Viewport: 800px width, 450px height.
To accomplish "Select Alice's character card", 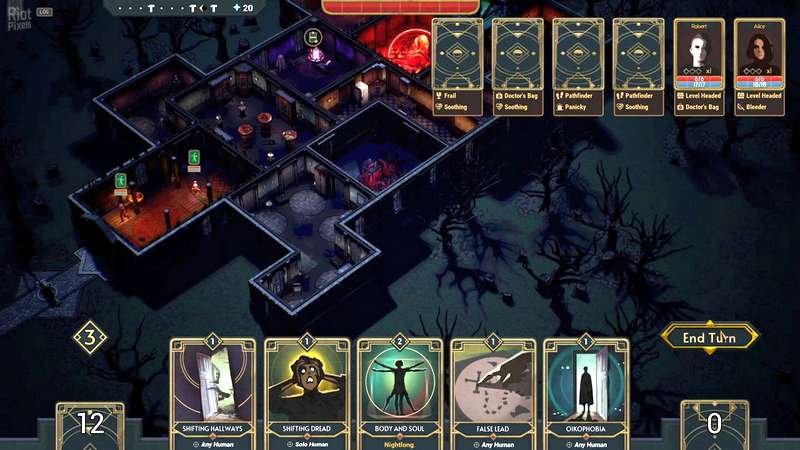I will [x=759, y=66].
